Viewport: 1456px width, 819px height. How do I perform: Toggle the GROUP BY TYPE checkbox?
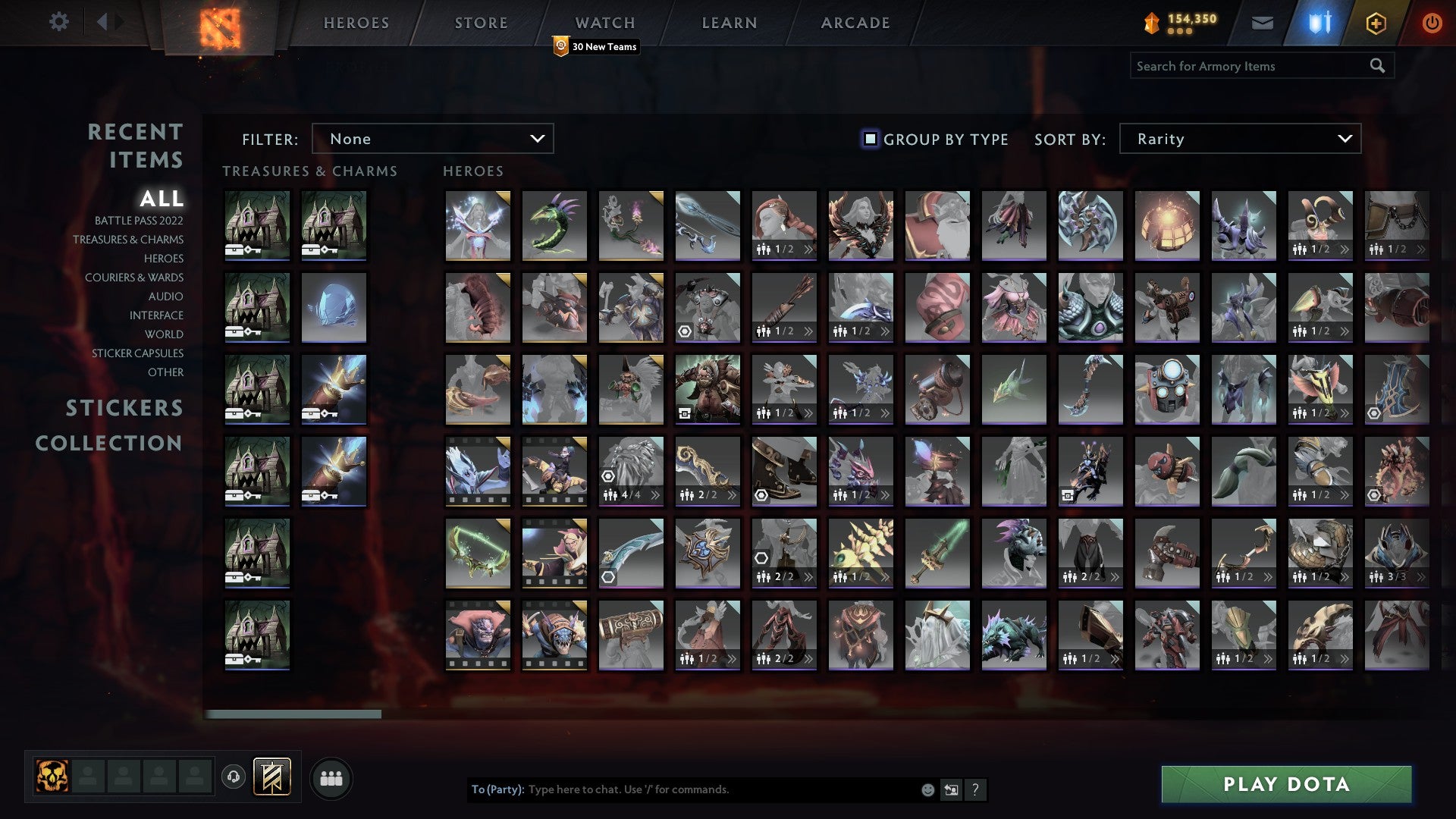[869, 139]
